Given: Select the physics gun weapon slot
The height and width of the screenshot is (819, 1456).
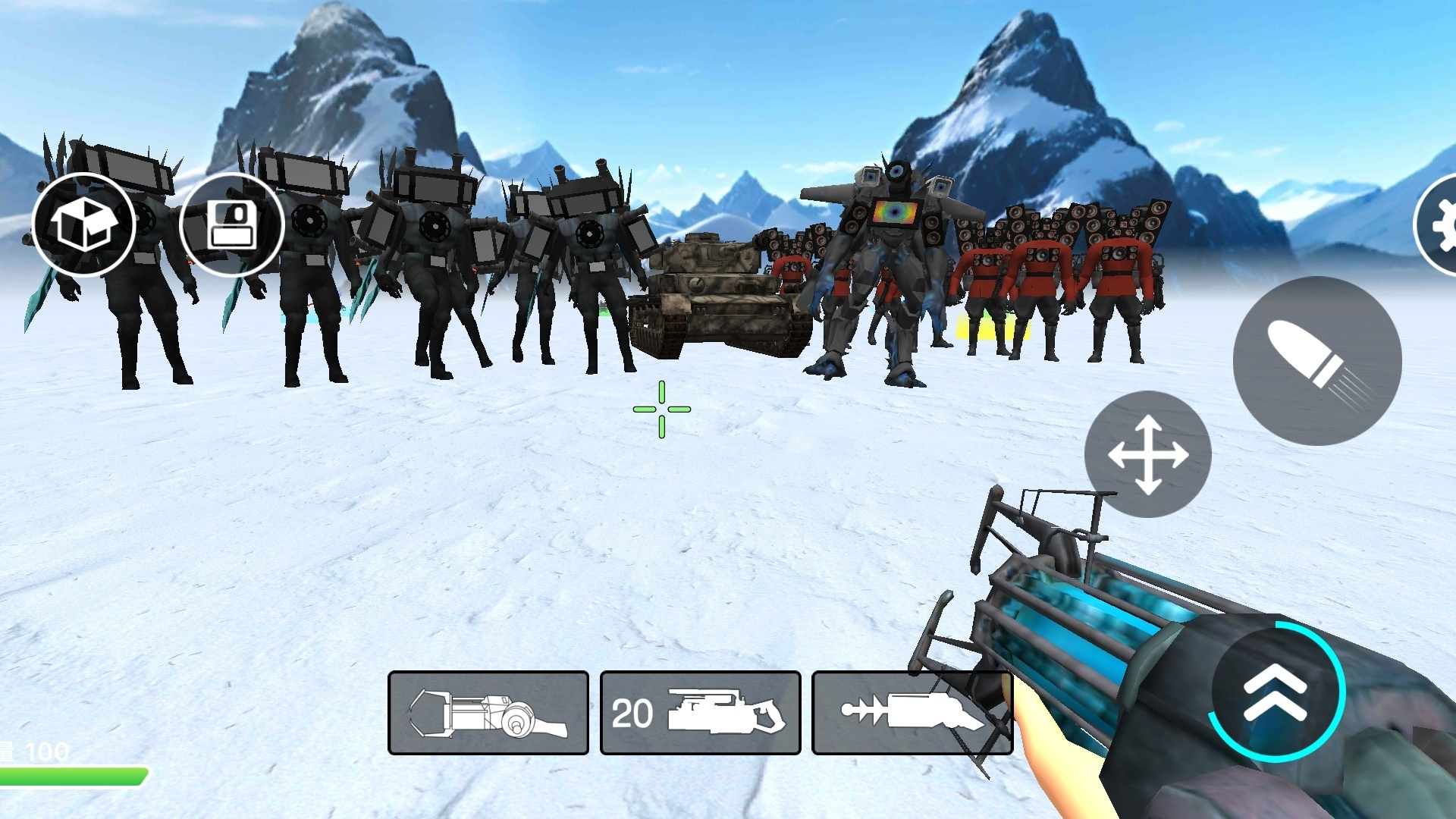Looking at the screenshot, I should point(488,713).
